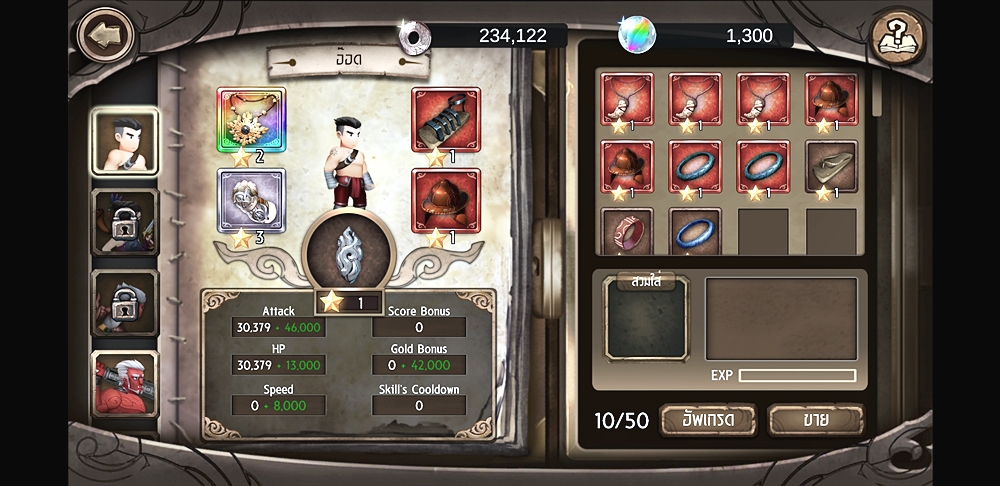1000x486 pixels.
Task: Tap the central silver emblem slot
Action: click(x=349, y=253)
